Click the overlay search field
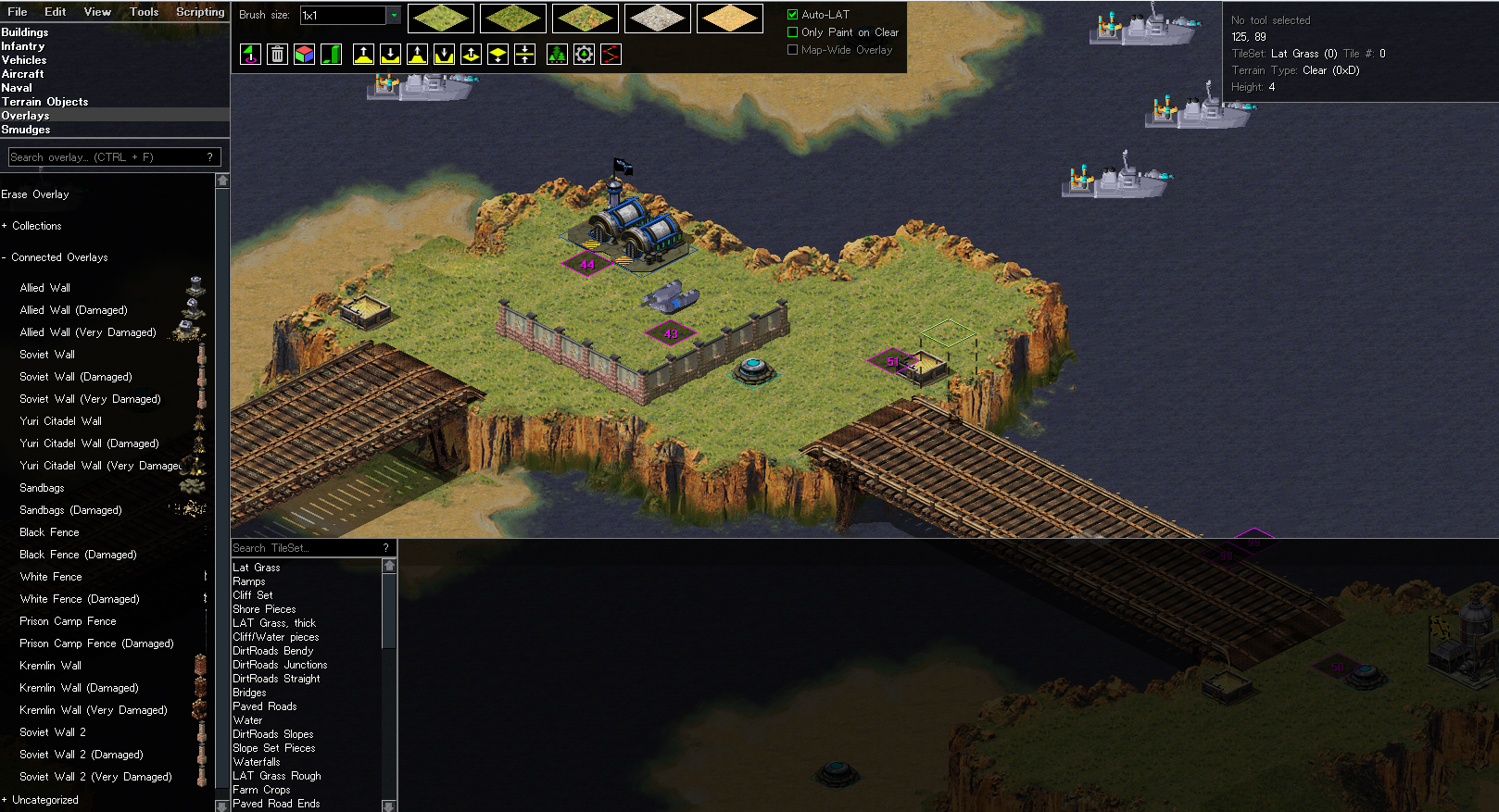This screenshot has width=1499, height=812. pyautogui.click(x=107, y=157)
